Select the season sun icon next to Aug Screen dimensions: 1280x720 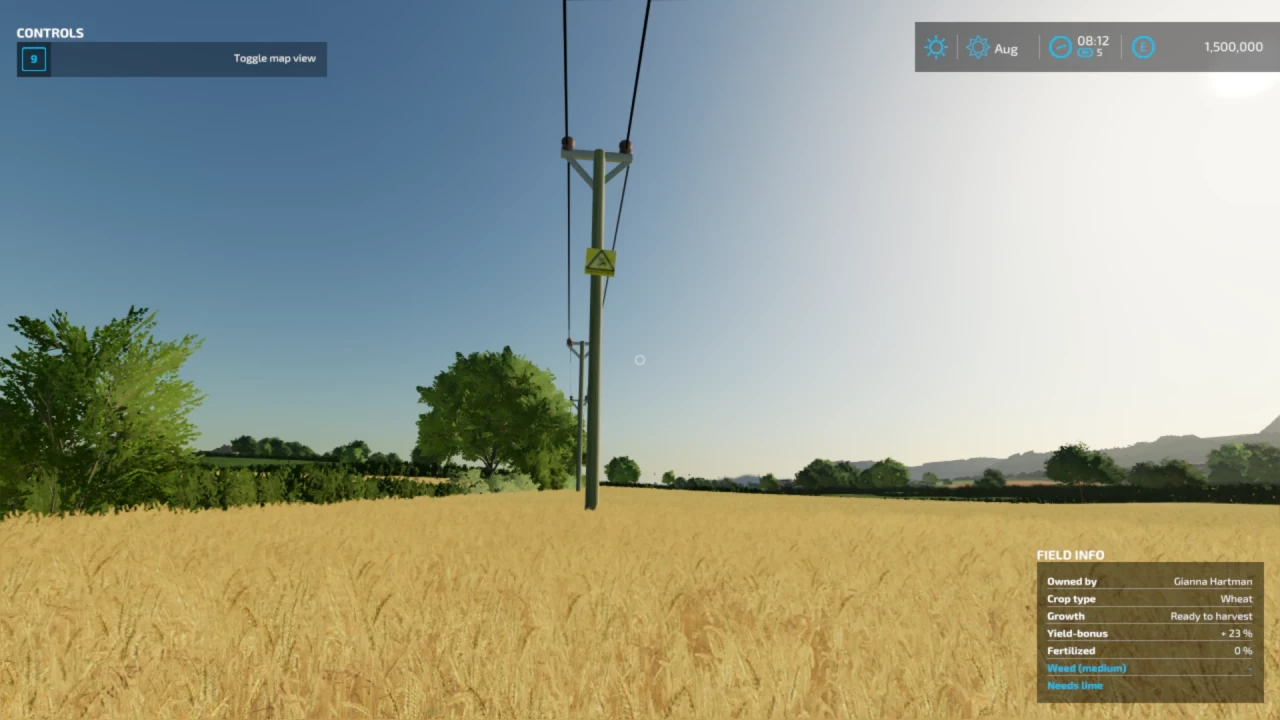pyautogui.click(x=978, y=47)
